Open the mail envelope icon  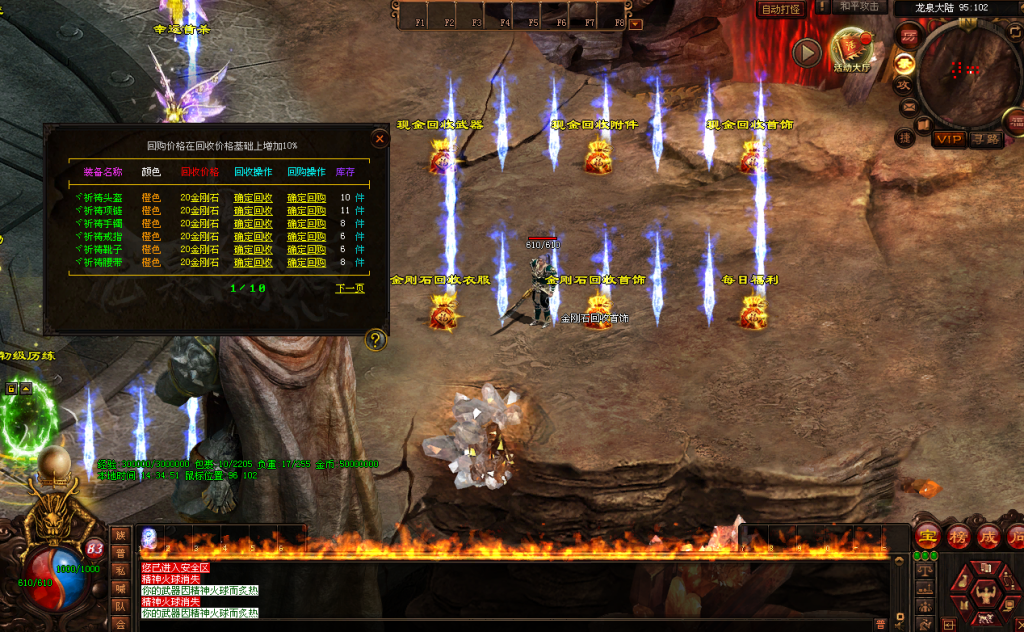909,107
